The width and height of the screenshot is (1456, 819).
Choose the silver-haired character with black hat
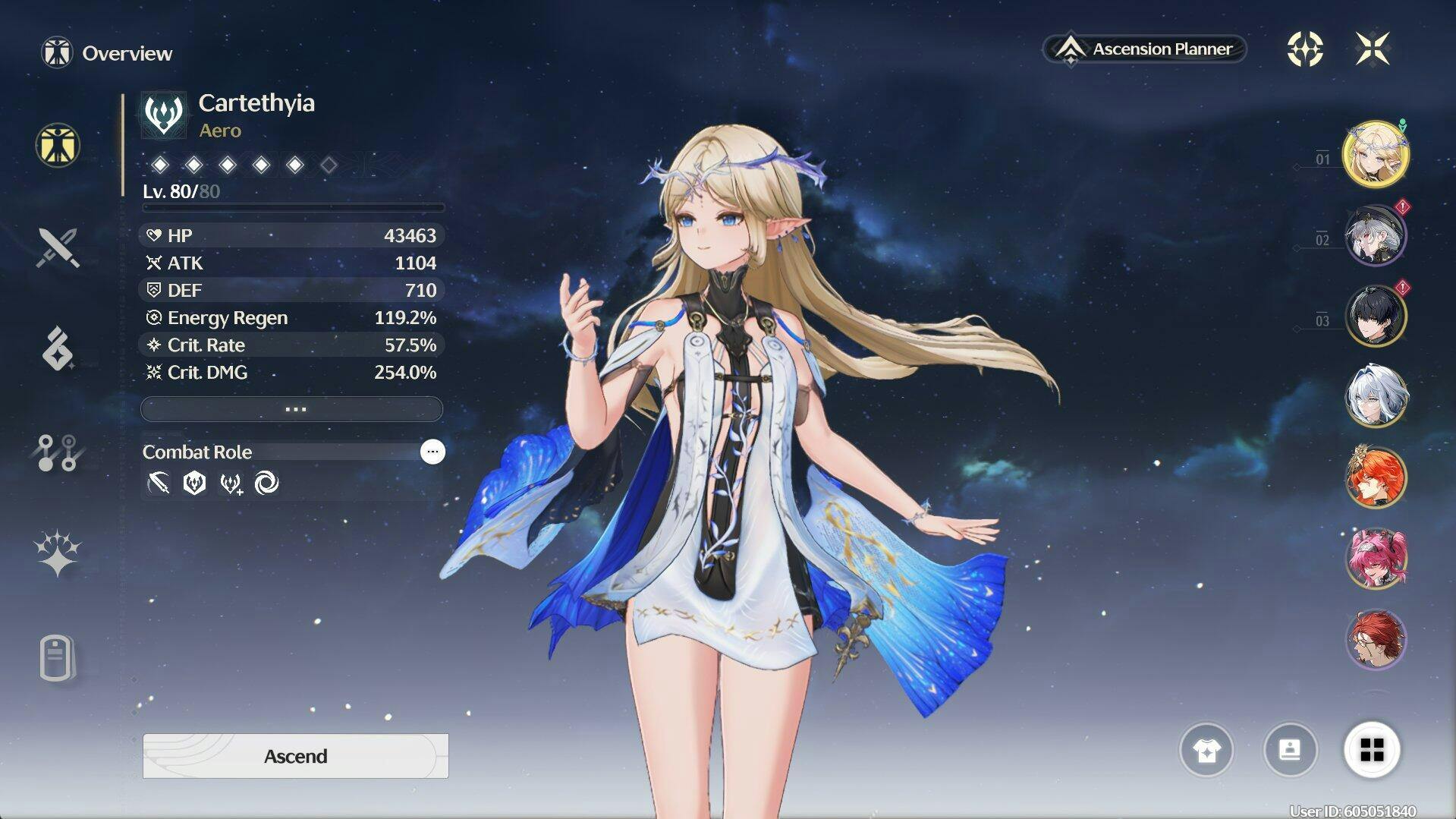tap(1375, 235)
